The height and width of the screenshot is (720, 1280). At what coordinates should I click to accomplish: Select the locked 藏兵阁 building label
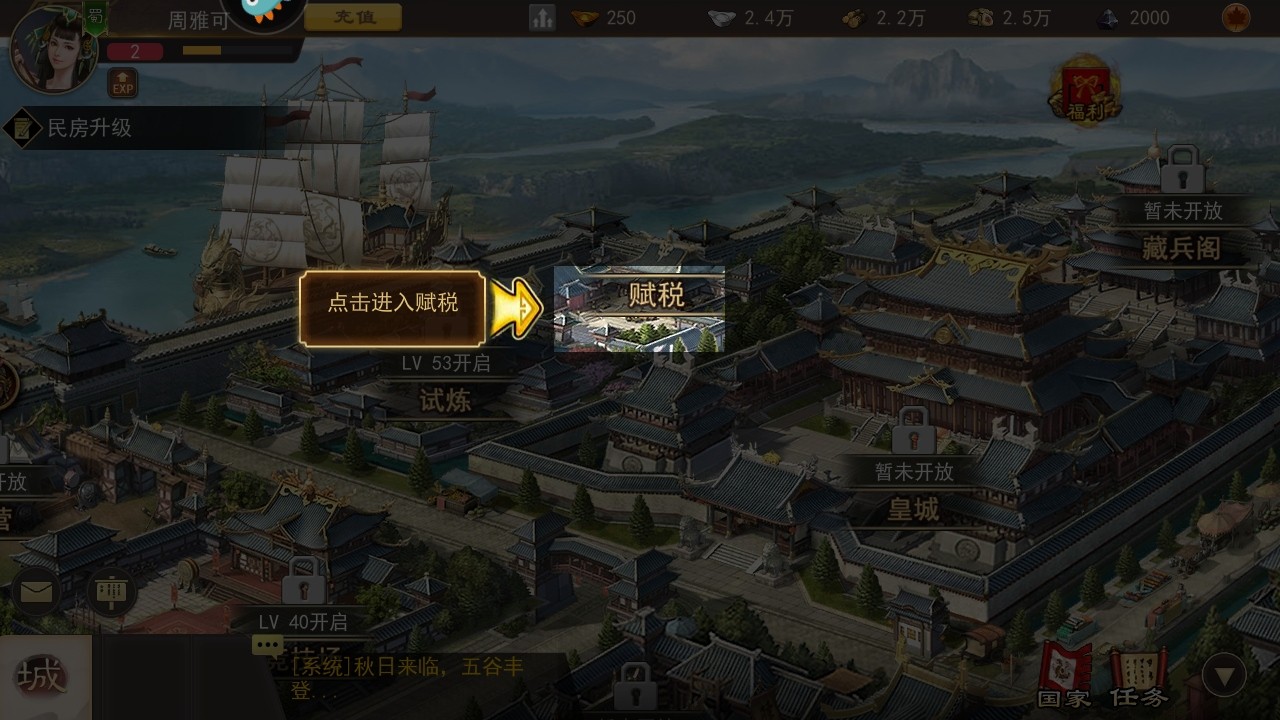pos(1181,247)
